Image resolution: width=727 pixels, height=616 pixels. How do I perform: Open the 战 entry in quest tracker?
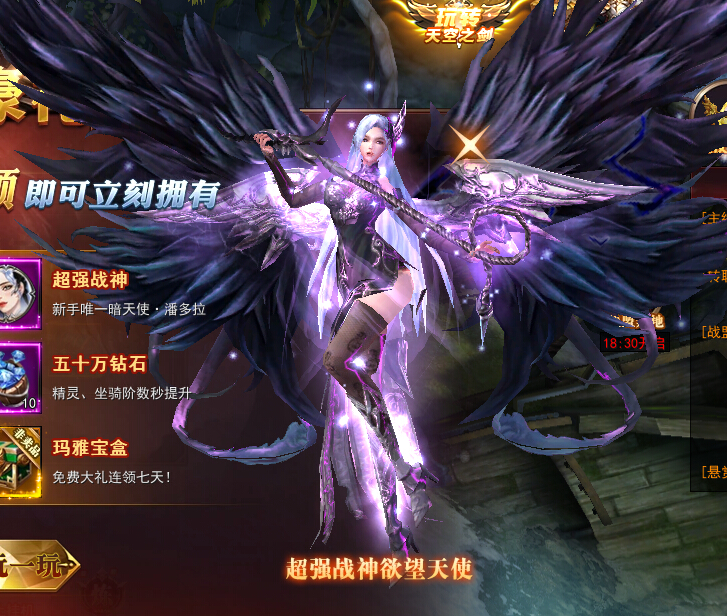tap(714, 331)
